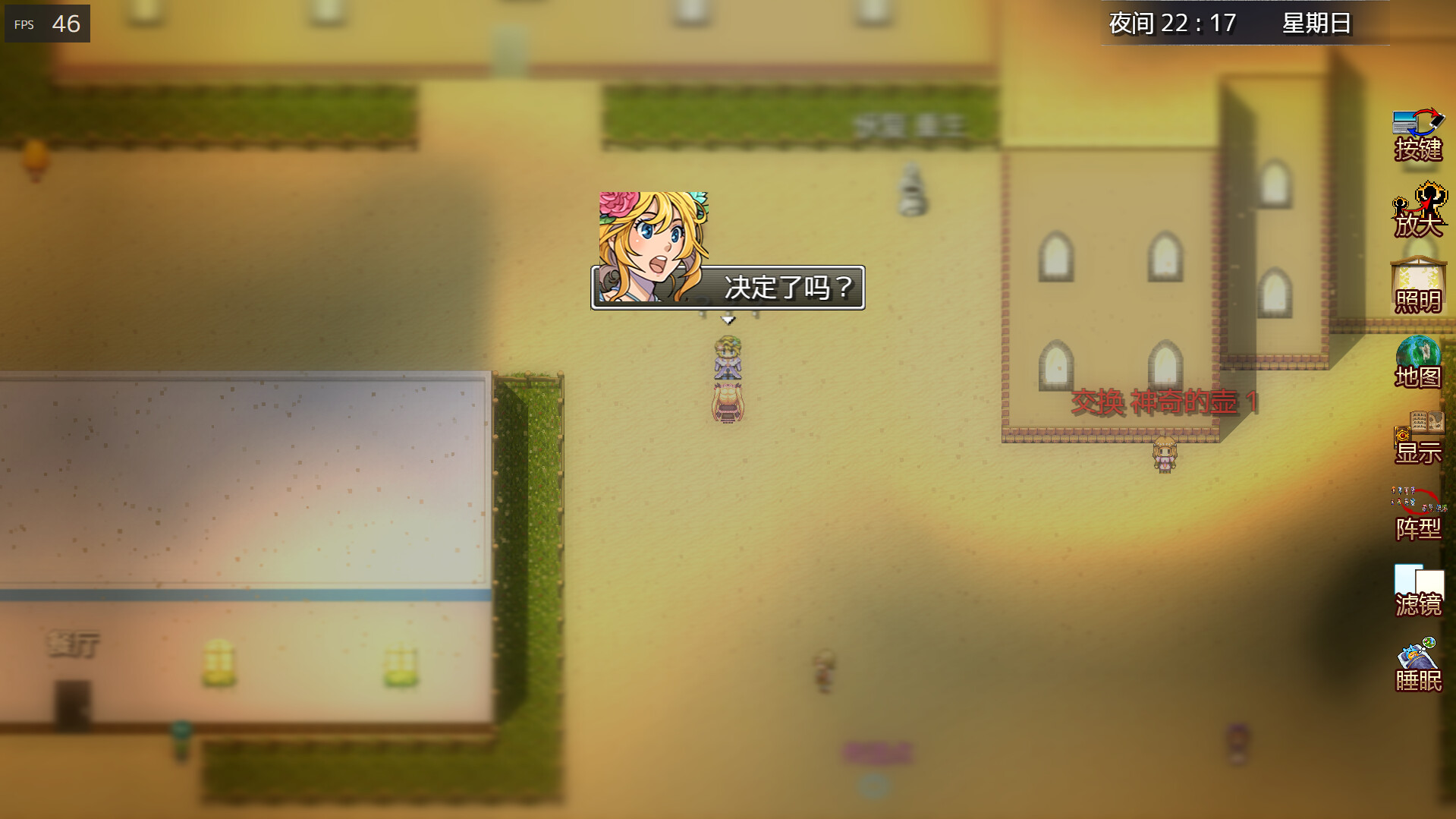This screenshot has height=819, width=1456.
Task: Click the NPC standing near the mansion wall
Action: click(x=1164, y=455)
